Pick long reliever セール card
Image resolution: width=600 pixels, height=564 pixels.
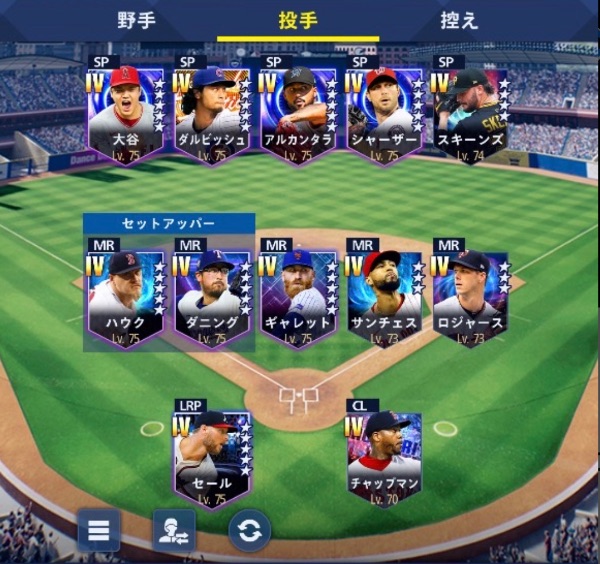pos(211,457)
